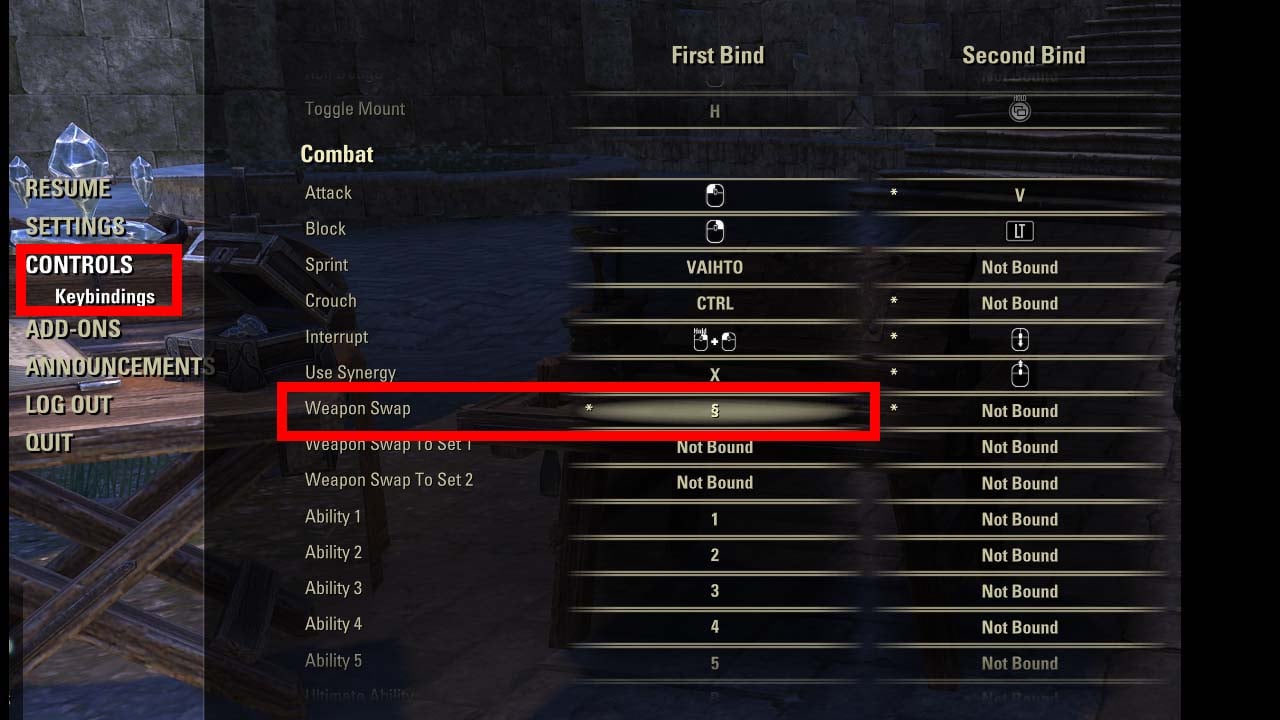This screenshot has height=720, width=1280.
Task: Assign a second bind for Sprint
Action: [x=1020, y=267]
